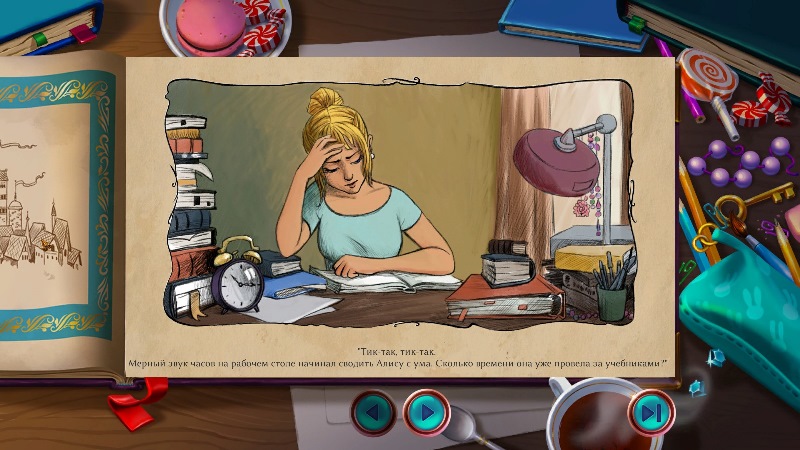Skip the intro cutscene
The height and width of the screenshot is (450, 800).
tap(651, 412)
